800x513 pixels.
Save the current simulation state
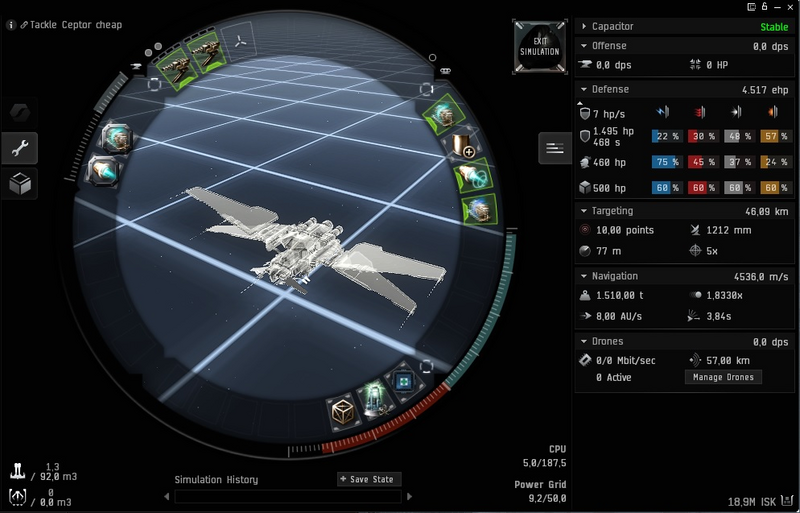tap(369, 479)
